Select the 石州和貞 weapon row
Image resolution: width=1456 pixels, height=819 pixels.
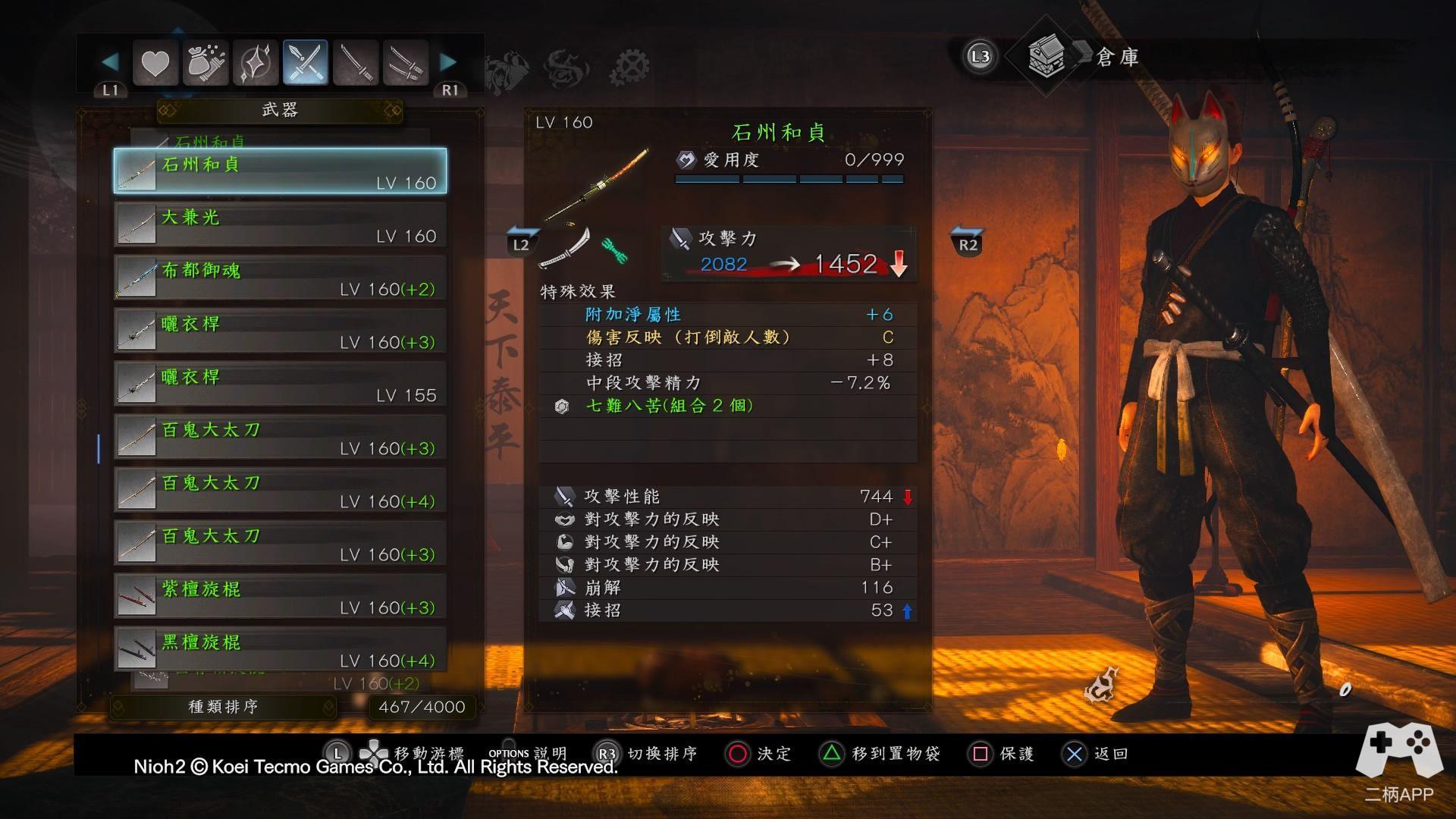pos(280,171)
